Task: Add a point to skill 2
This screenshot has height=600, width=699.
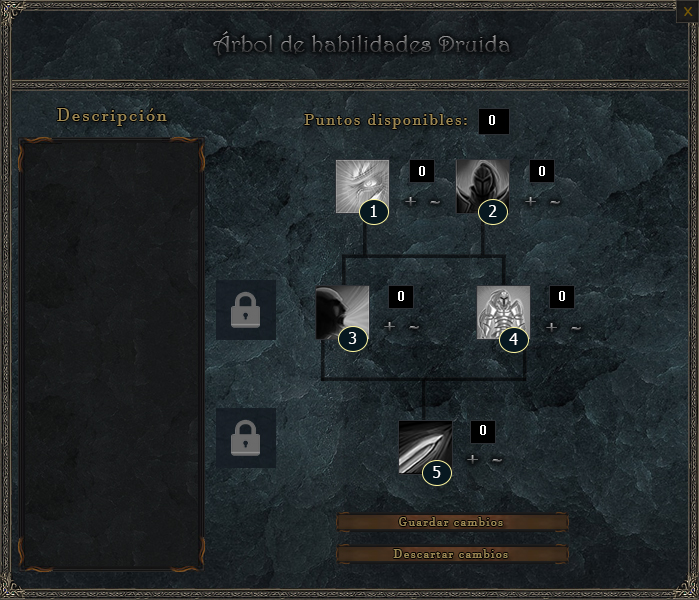Action: [x=530, y=201]
